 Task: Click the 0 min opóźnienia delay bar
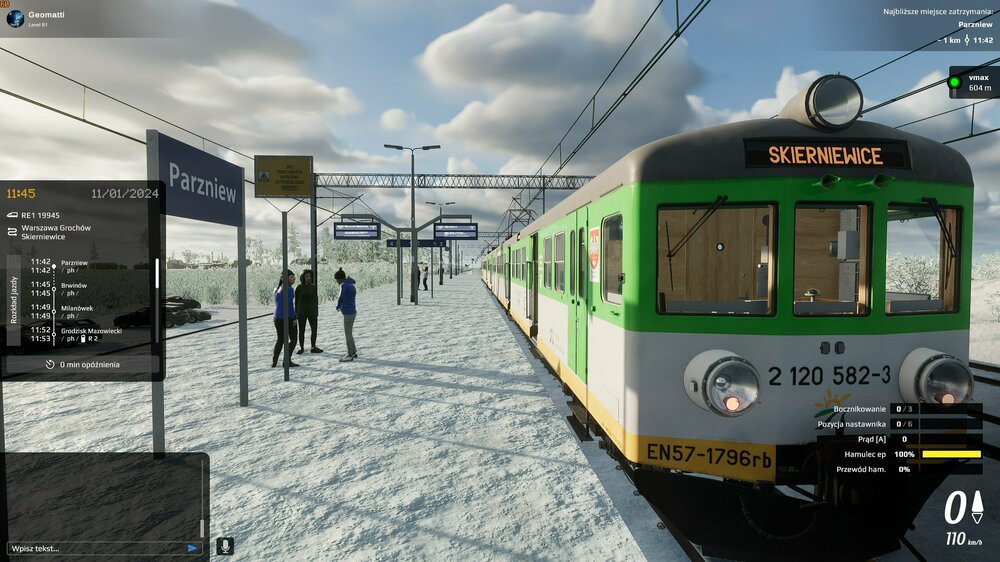point(82,364)
